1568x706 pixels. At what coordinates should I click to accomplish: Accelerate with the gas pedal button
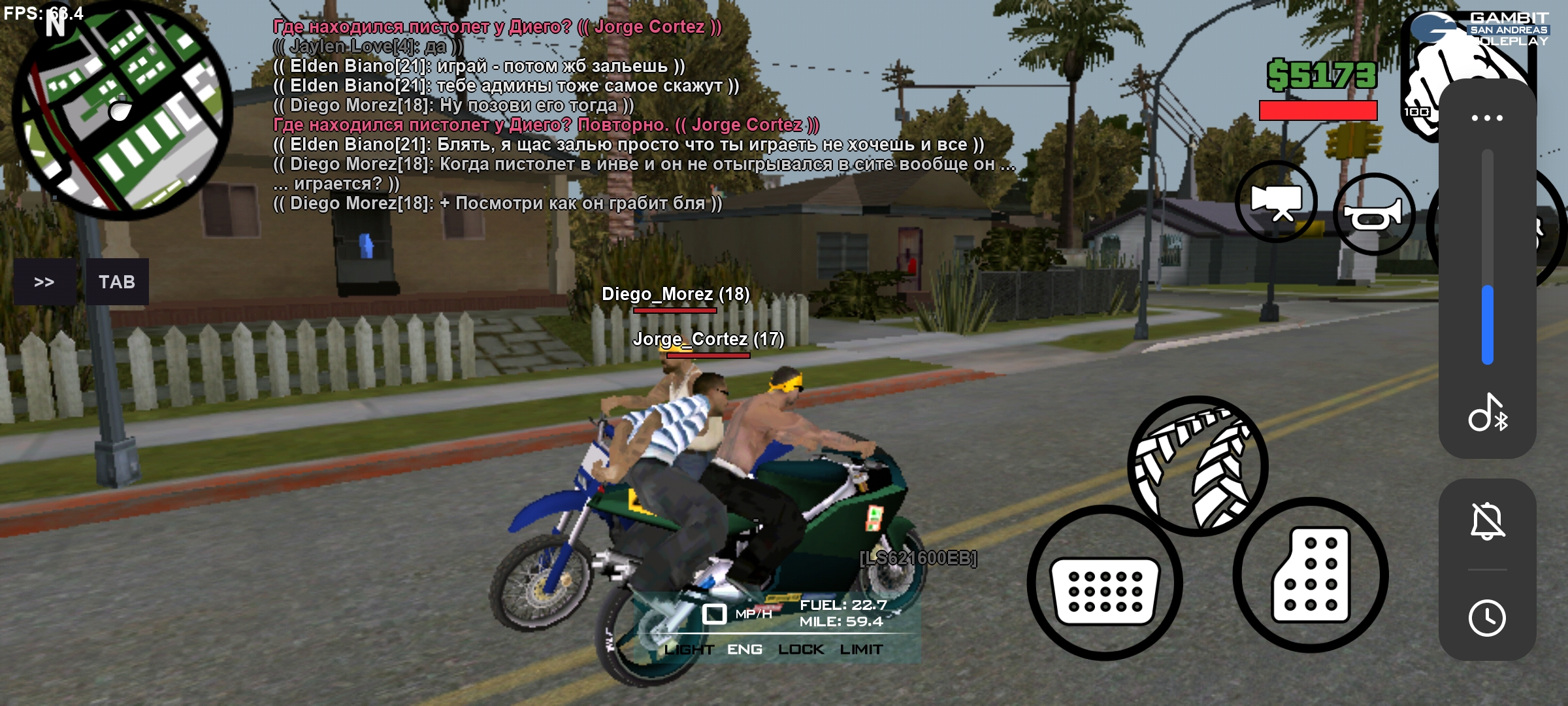point(1311,575)
